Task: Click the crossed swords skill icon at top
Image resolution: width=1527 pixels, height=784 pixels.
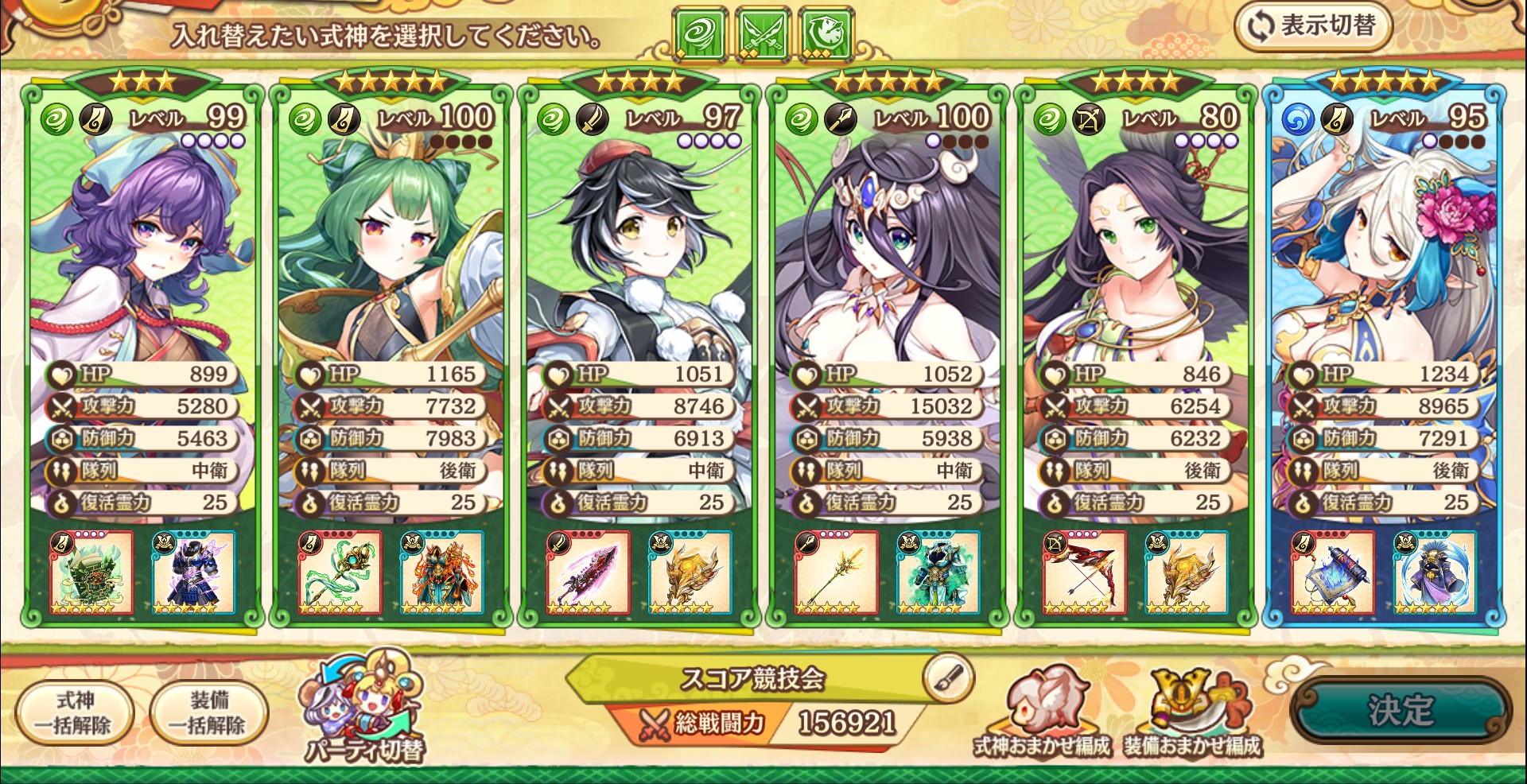Action: click(763, 35)
